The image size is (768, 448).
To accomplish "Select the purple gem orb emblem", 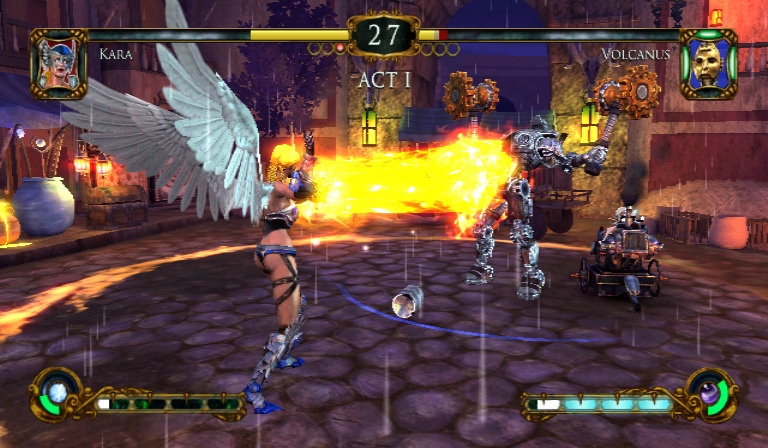I will click(710, 393).
